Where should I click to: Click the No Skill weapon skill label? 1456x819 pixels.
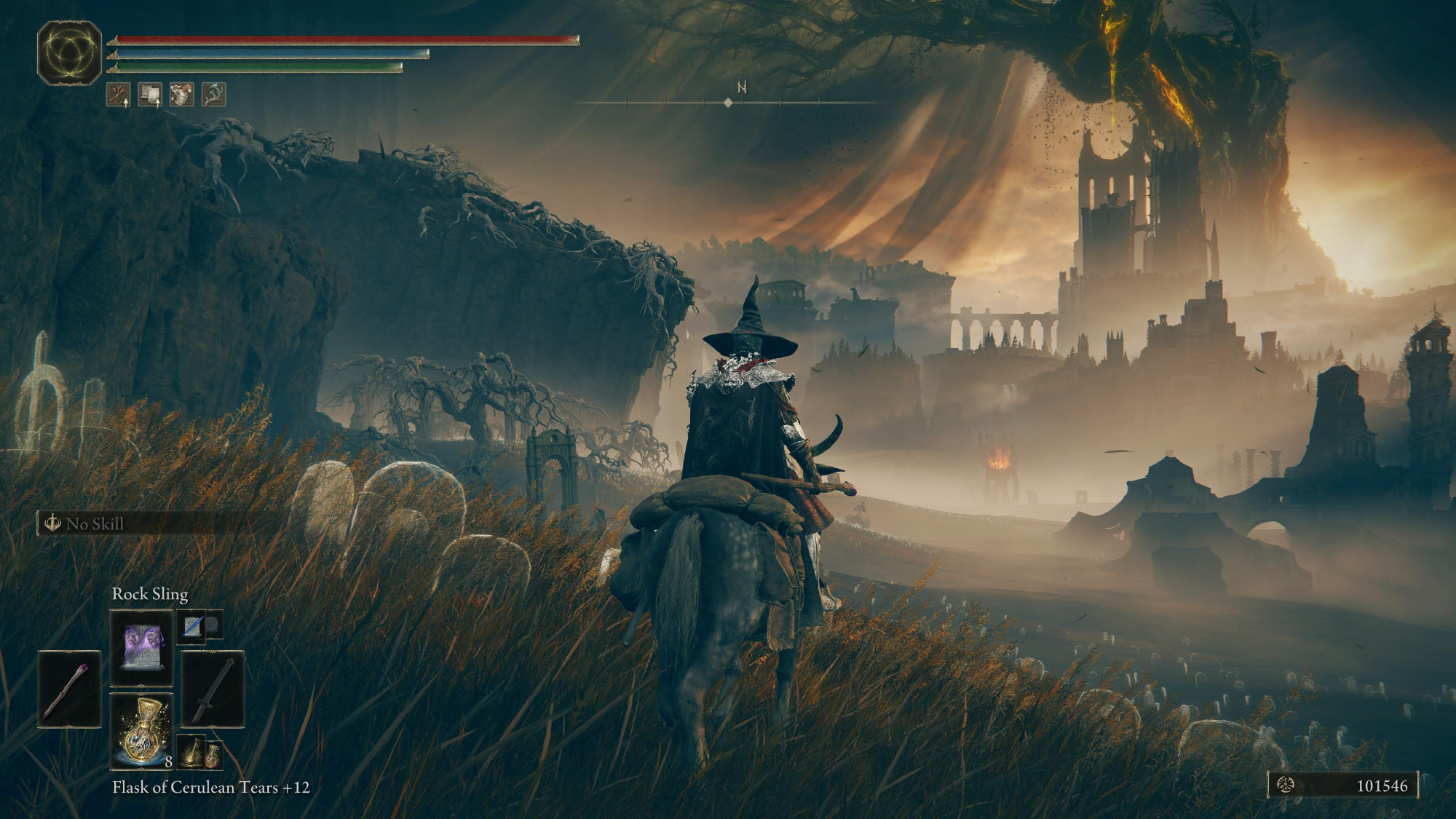click(95, 523)
